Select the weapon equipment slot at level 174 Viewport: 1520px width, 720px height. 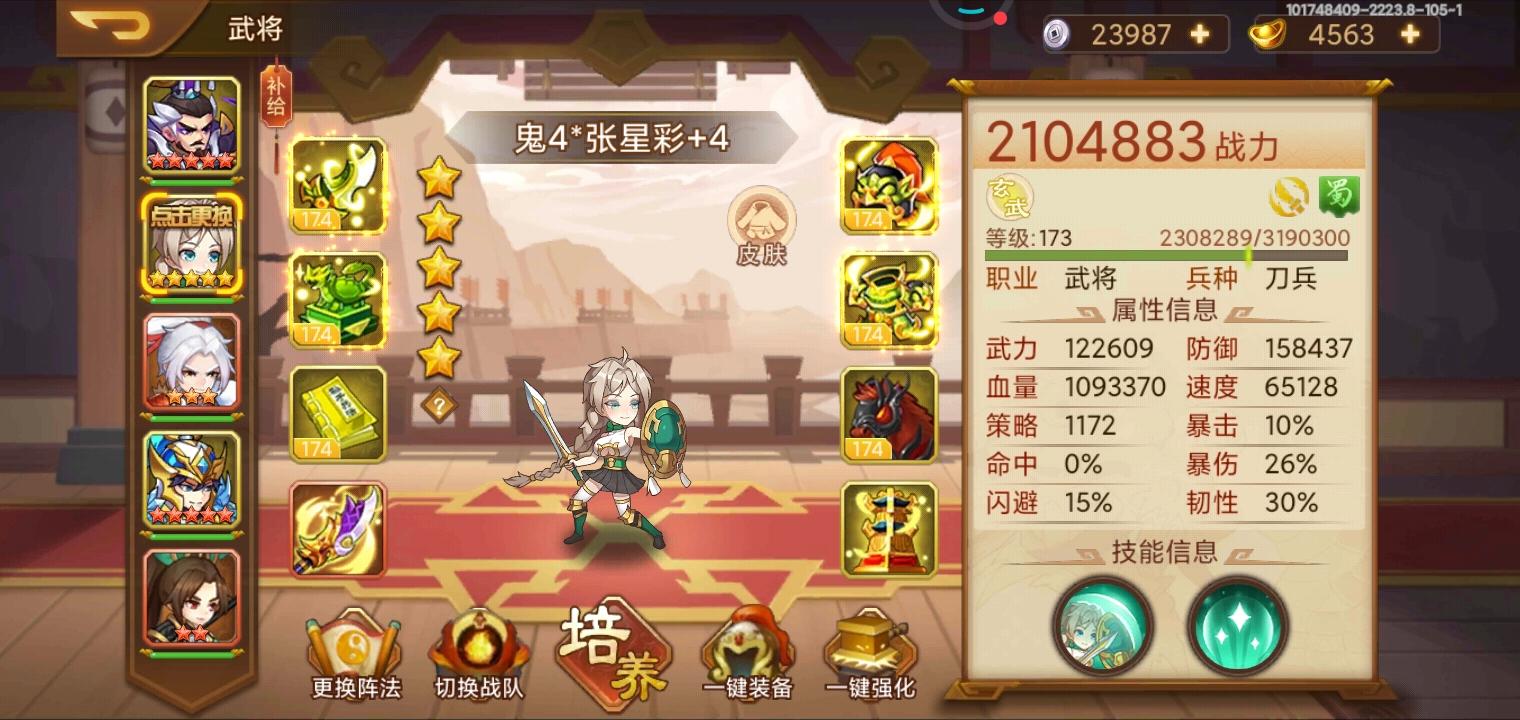(x=338, y=185)
